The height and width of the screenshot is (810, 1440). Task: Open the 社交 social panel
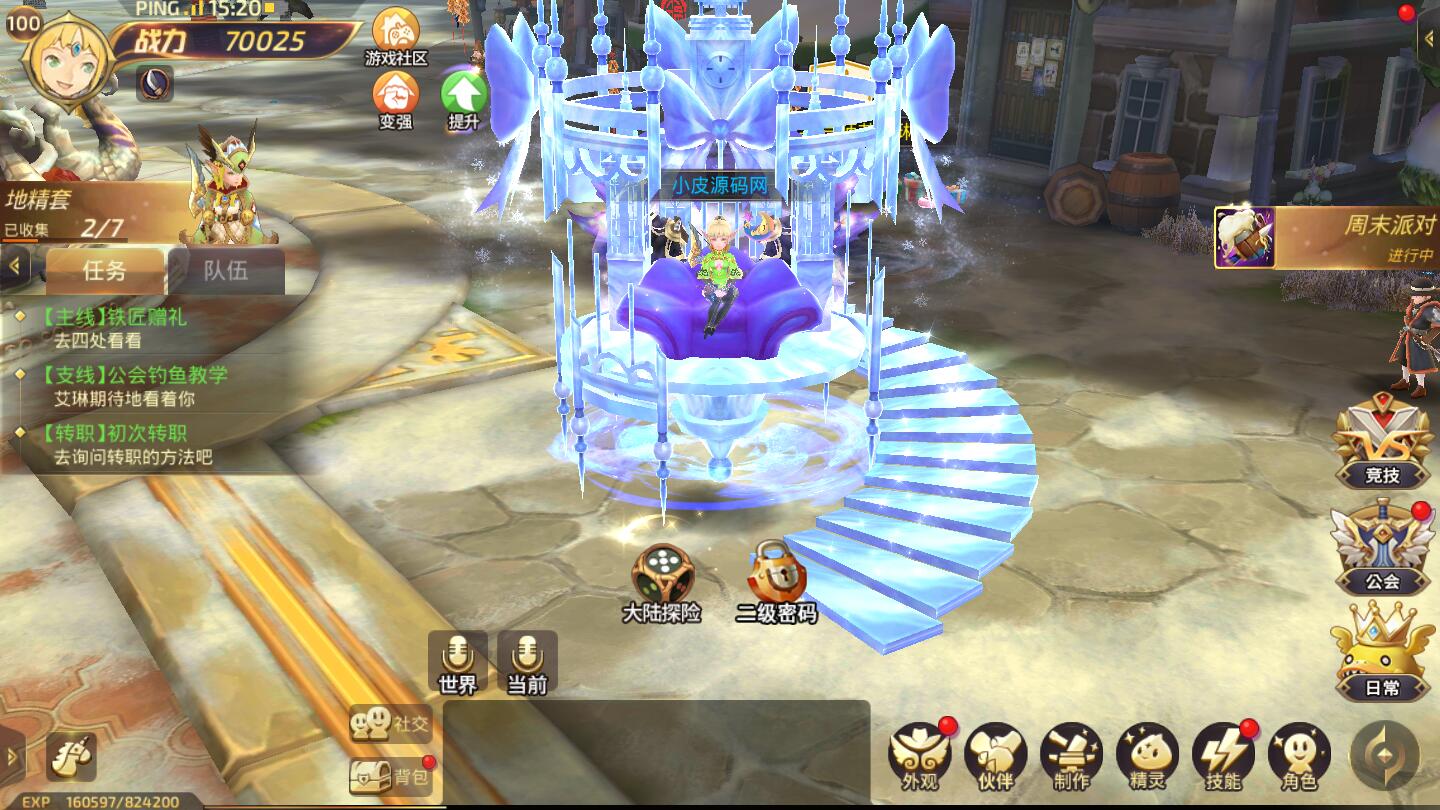[391, 723]
